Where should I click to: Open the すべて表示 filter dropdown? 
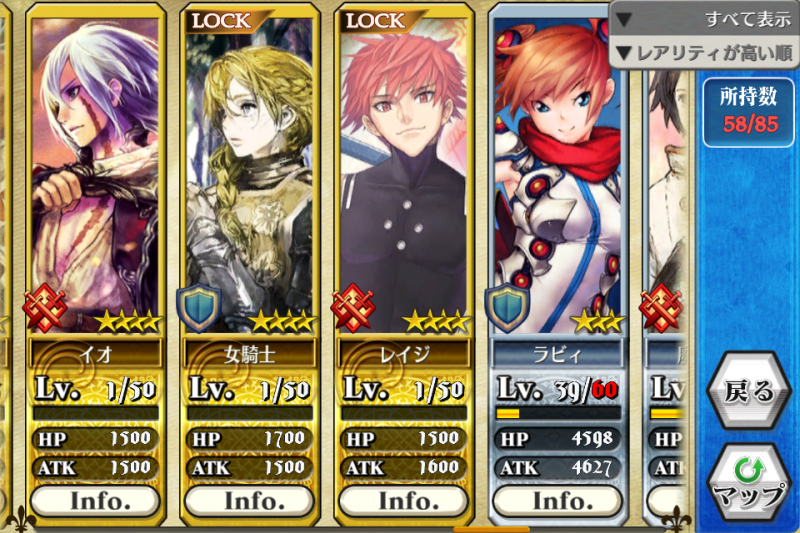pos(706,19)
